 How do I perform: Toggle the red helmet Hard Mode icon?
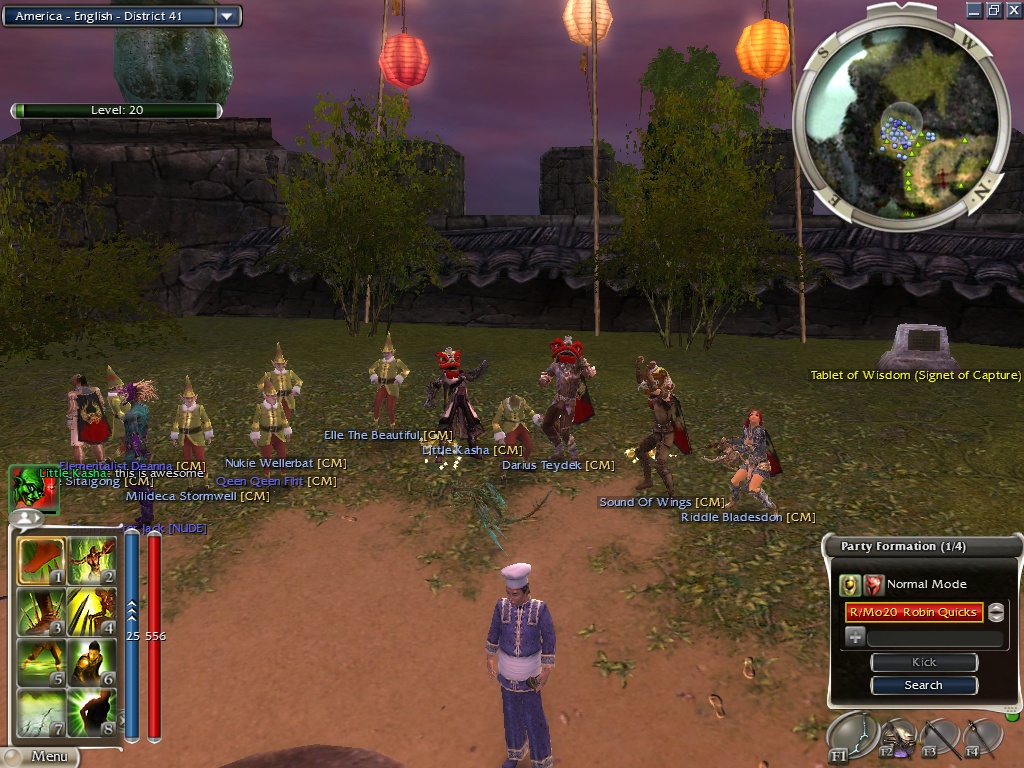(874, 585)
